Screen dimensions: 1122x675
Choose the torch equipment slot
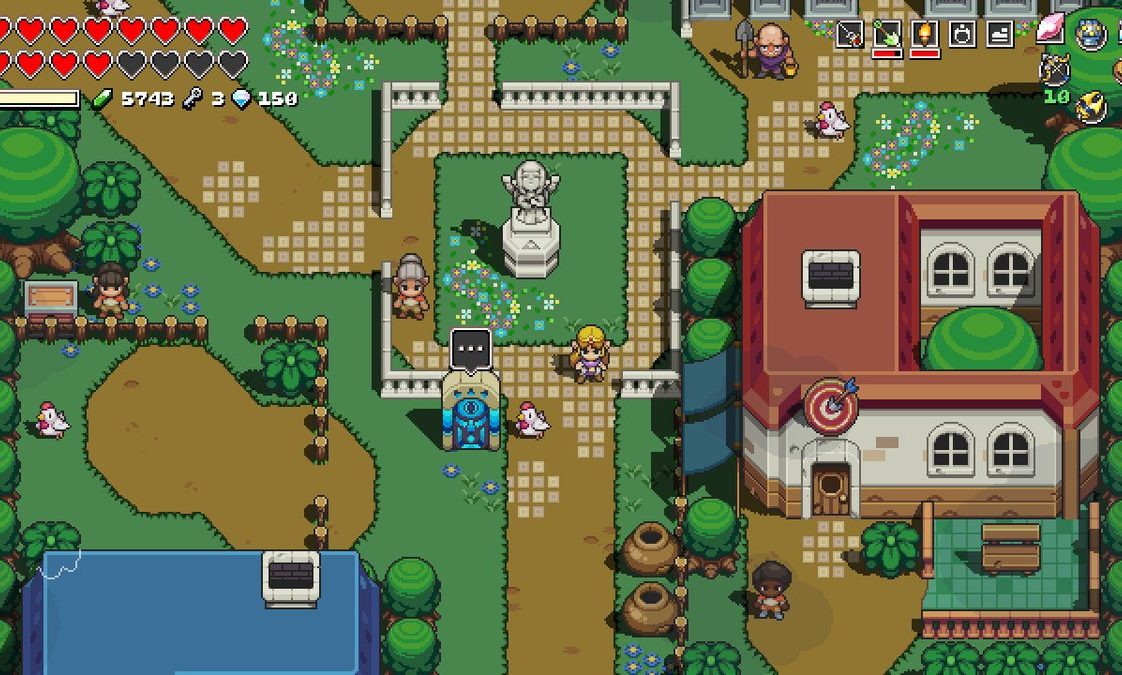coord(924,34)
